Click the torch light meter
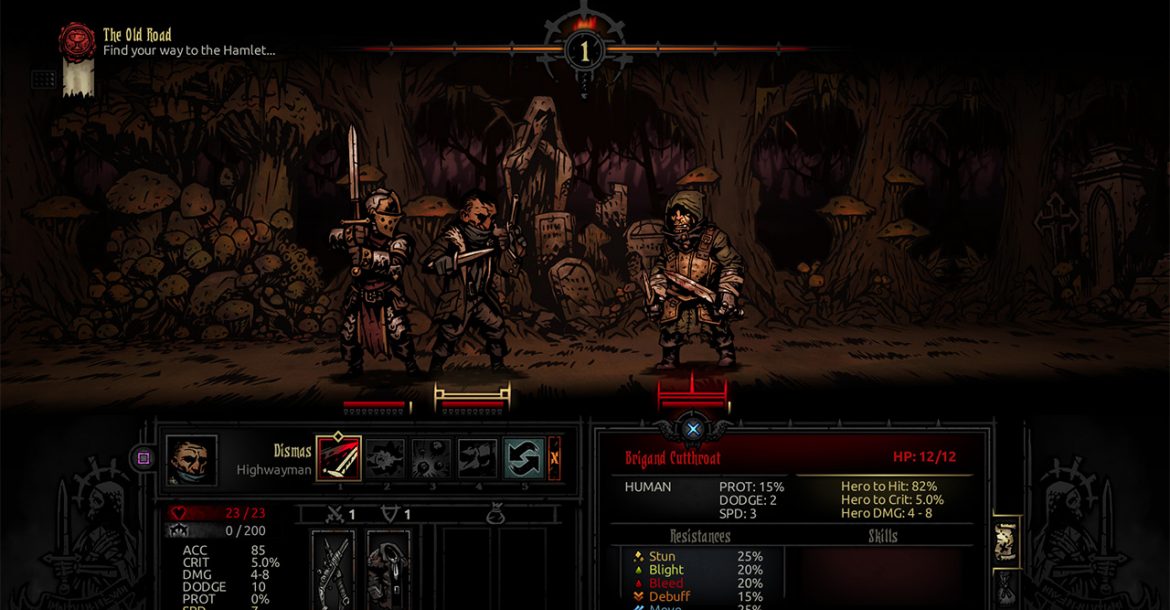 pos(585,48)
